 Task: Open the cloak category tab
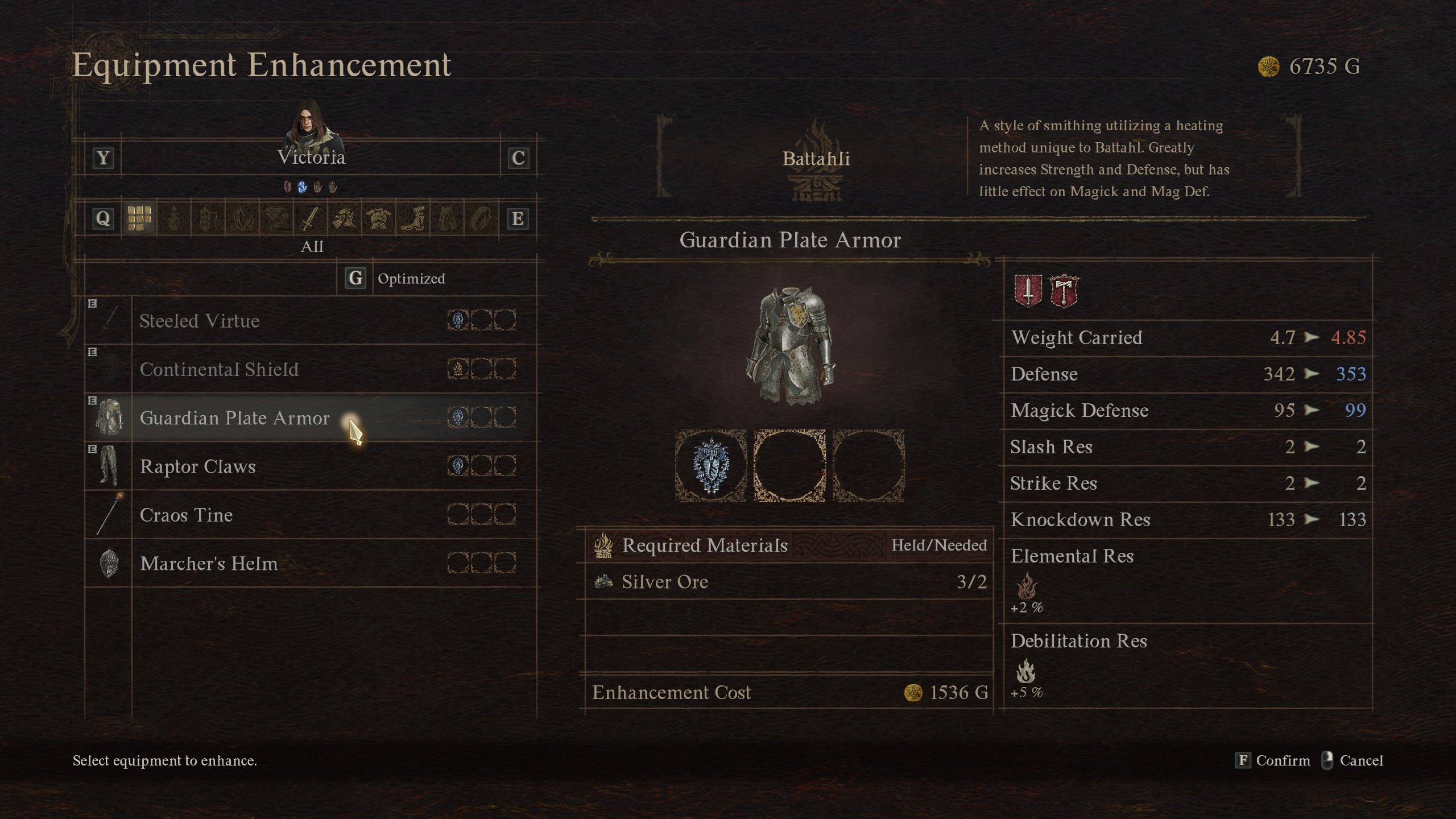[446, 218]
